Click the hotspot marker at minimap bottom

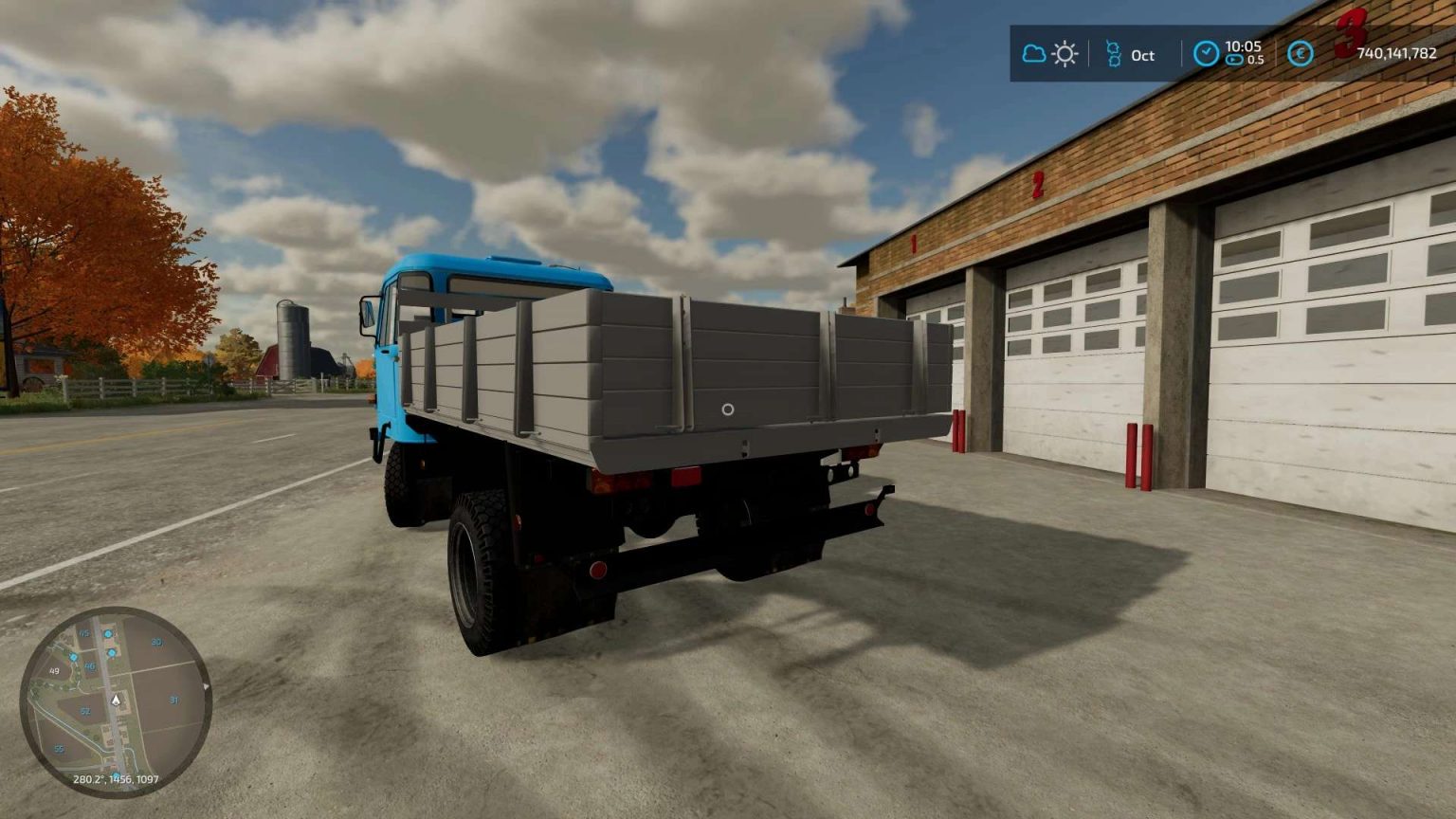coord(116,774)
